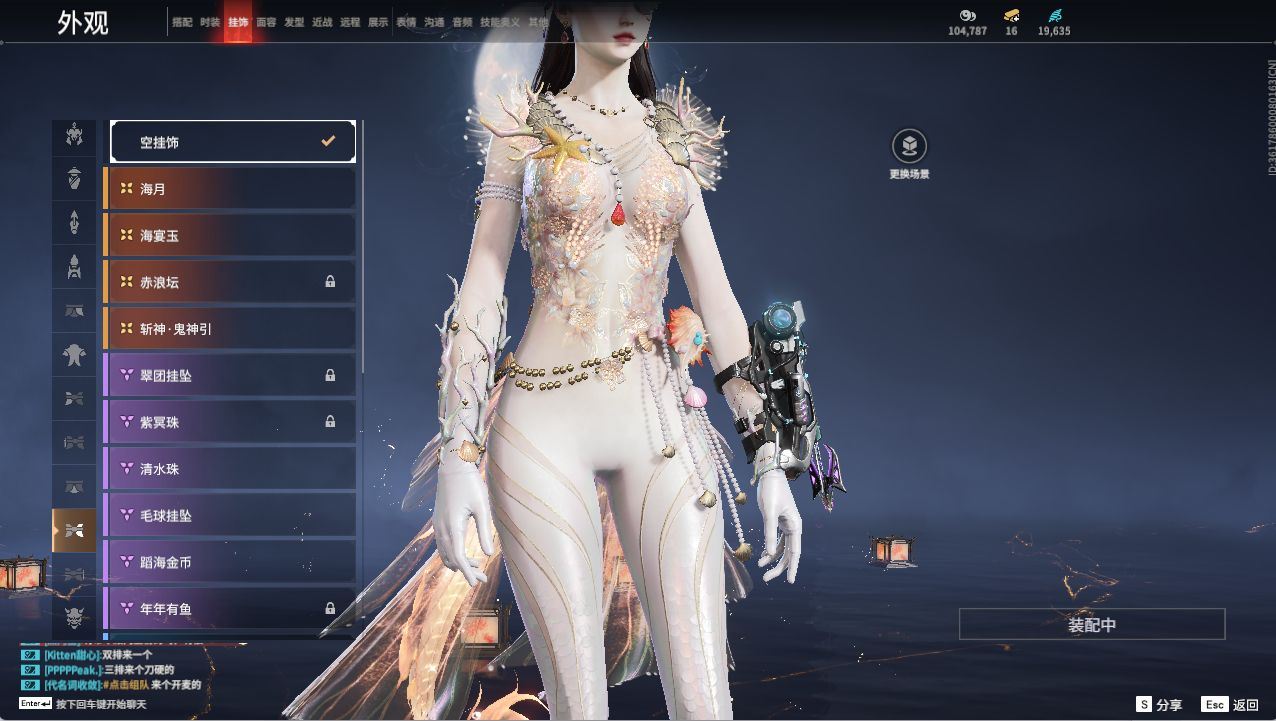Pick the 毛球挂坠 pendant entry

coord(230,516)
